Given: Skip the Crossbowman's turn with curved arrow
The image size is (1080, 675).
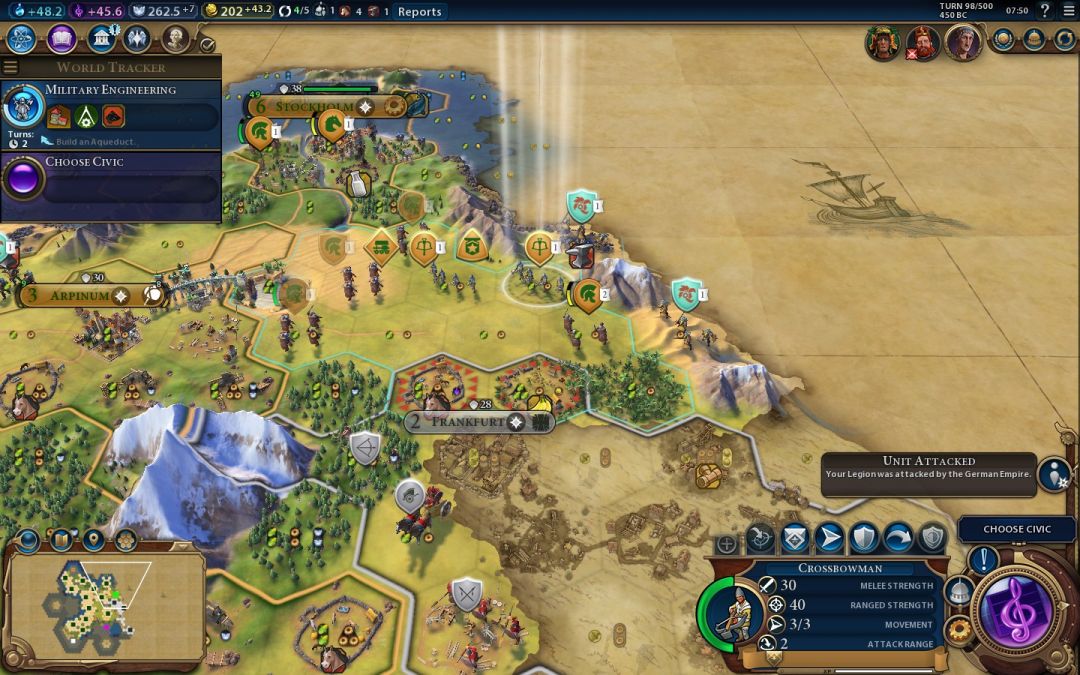Looking at the screenshot, I should [897, 539].
